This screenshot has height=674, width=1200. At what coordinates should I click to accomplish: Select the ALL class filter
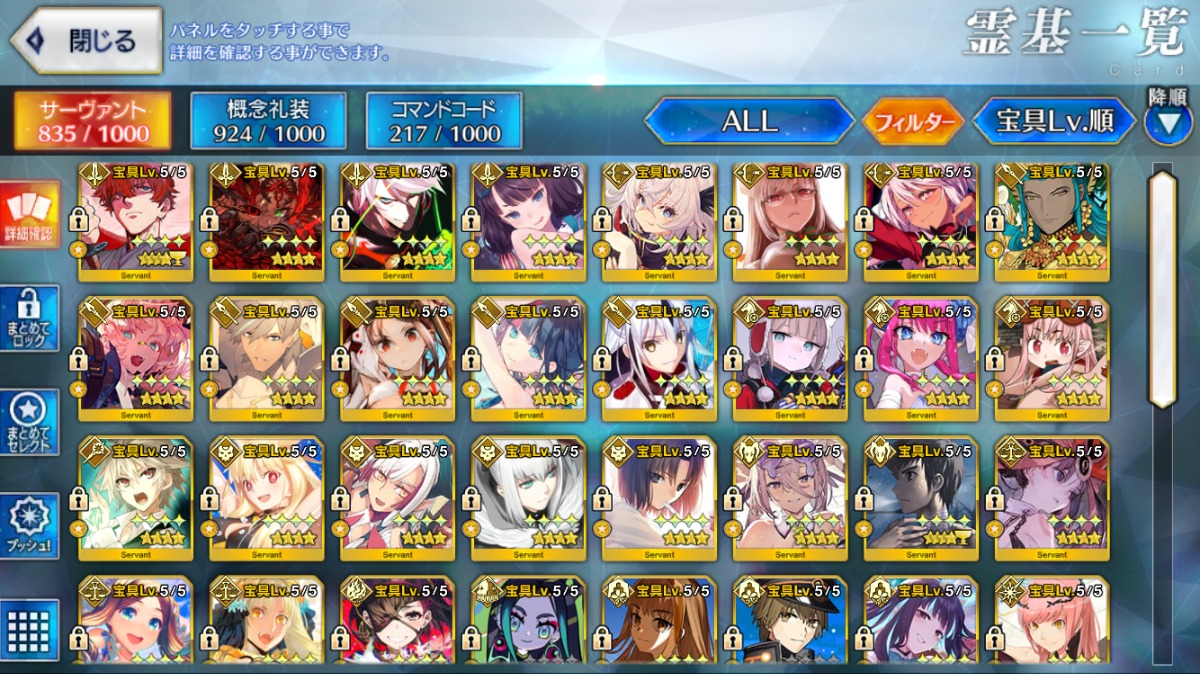point(749,121)
